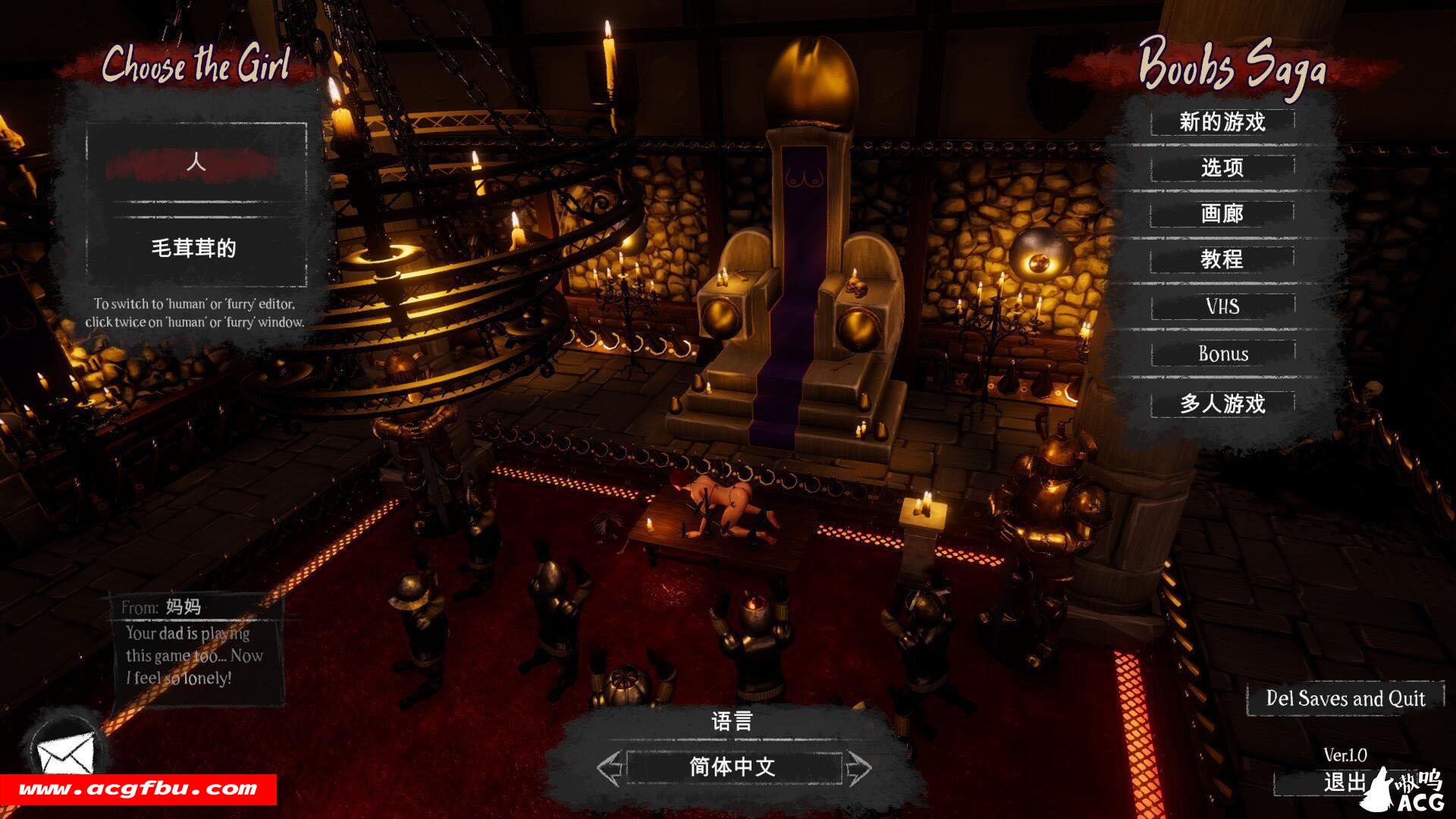Click Del Saves and Quit
The width and height of the screenshot is (1456, 819).
1345,698
